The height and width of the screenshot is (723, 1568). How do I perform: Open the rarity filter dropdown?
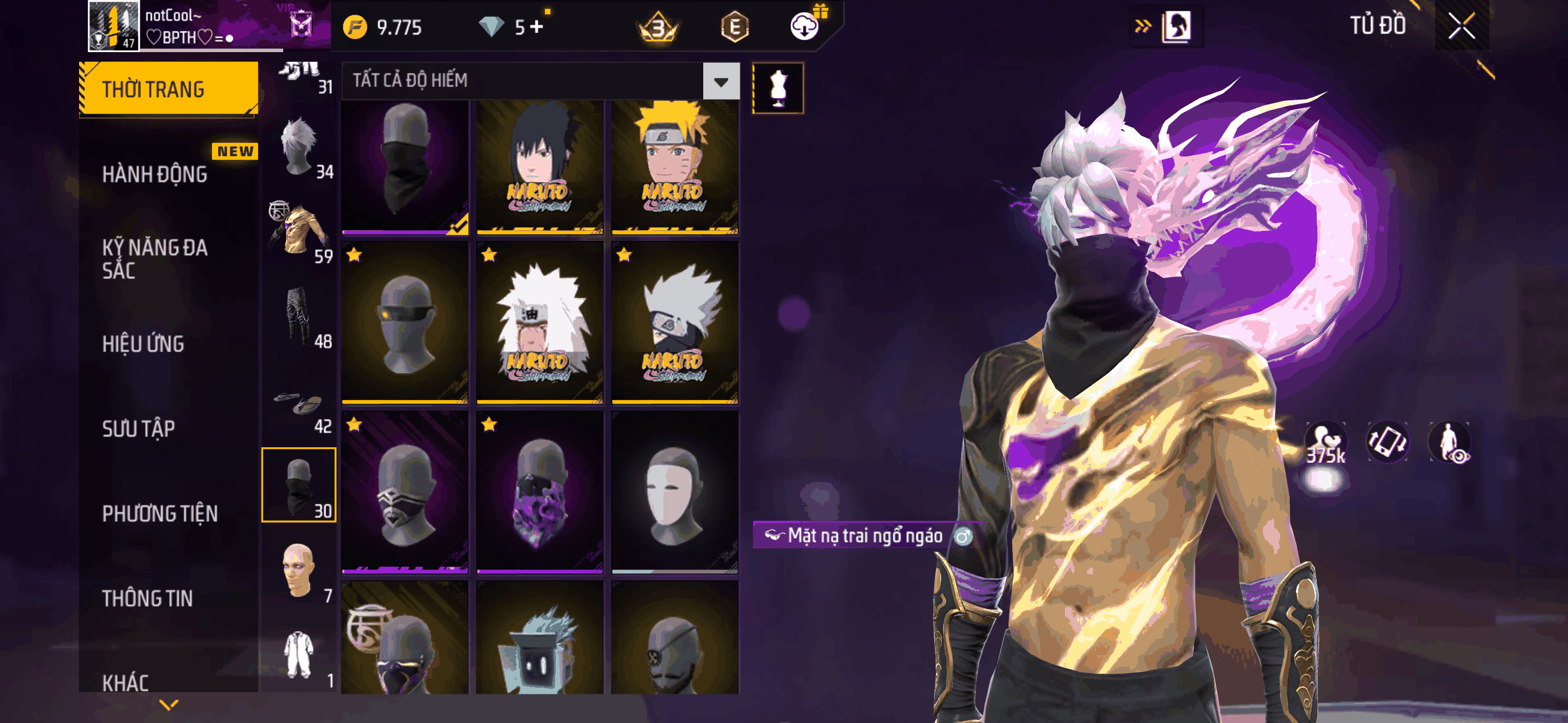(721, 81)
